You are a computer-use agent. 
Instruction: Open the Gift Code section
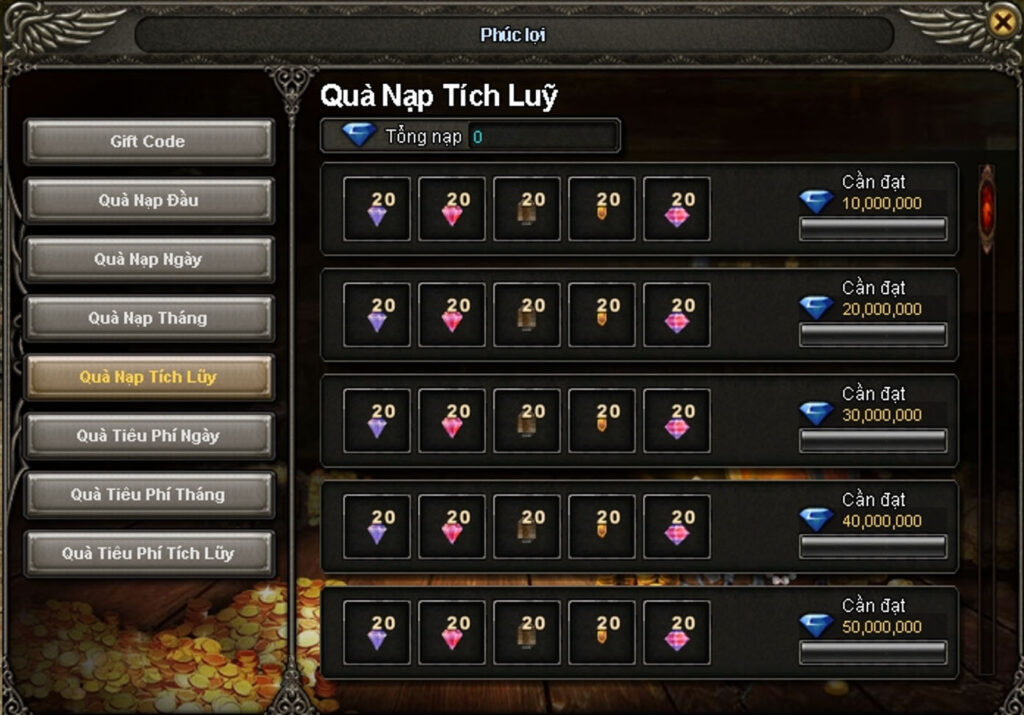coord(148,142)
